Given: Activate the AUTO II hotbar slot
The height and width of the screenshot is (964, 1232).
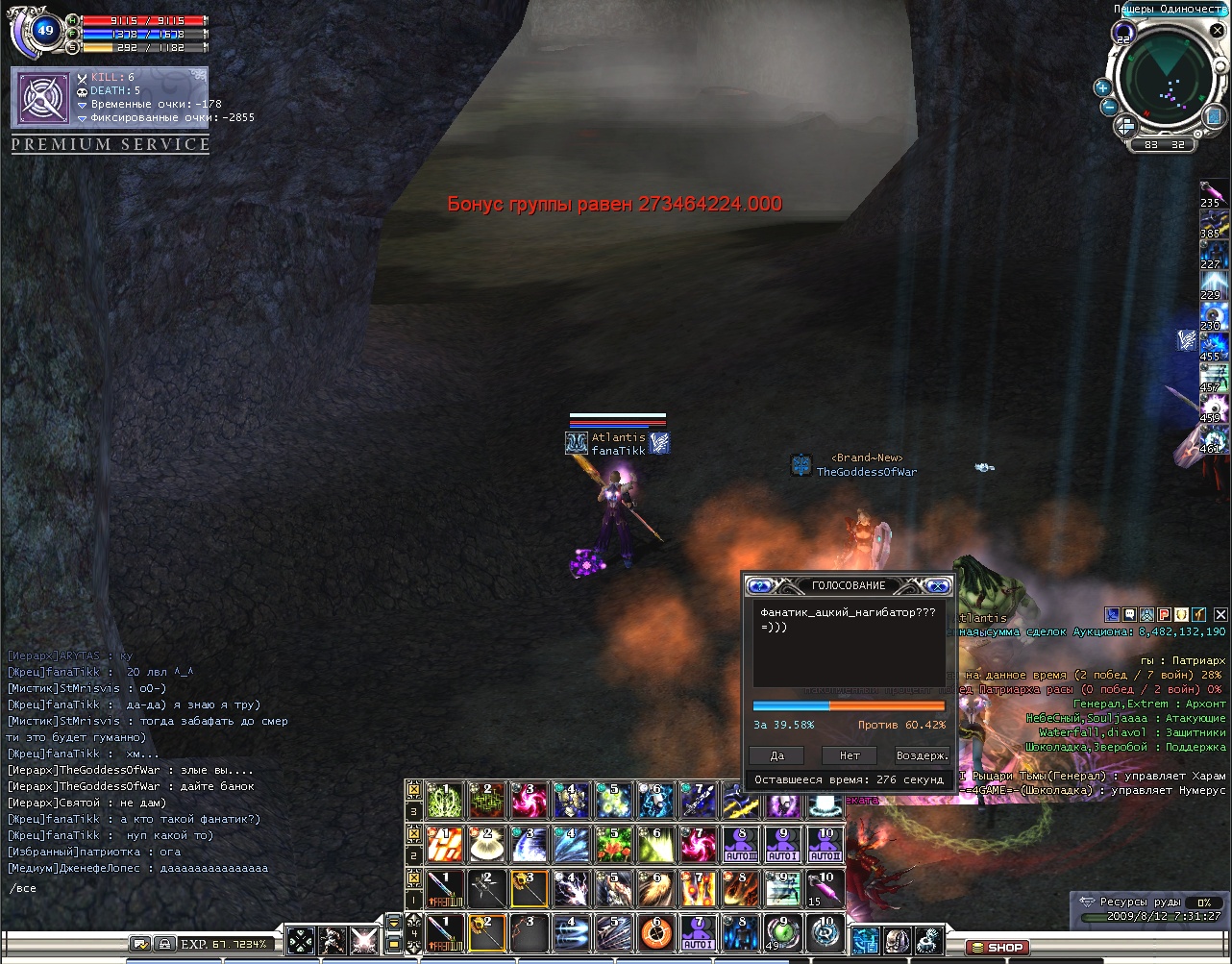Looking at the screenshot, I should point(825,846).
